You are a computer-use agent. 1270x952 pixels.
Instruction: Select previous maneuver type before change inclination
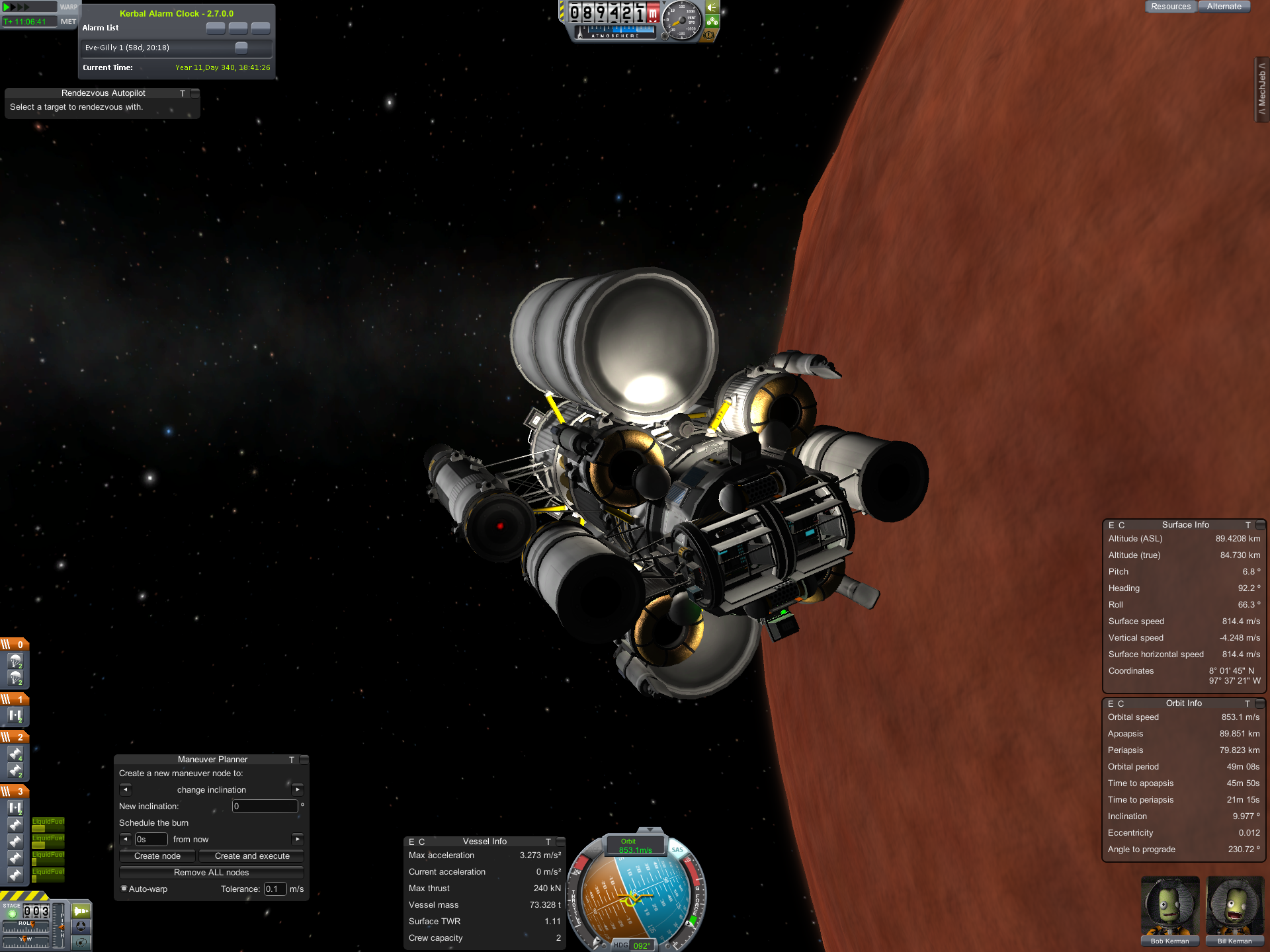[126, 789]
